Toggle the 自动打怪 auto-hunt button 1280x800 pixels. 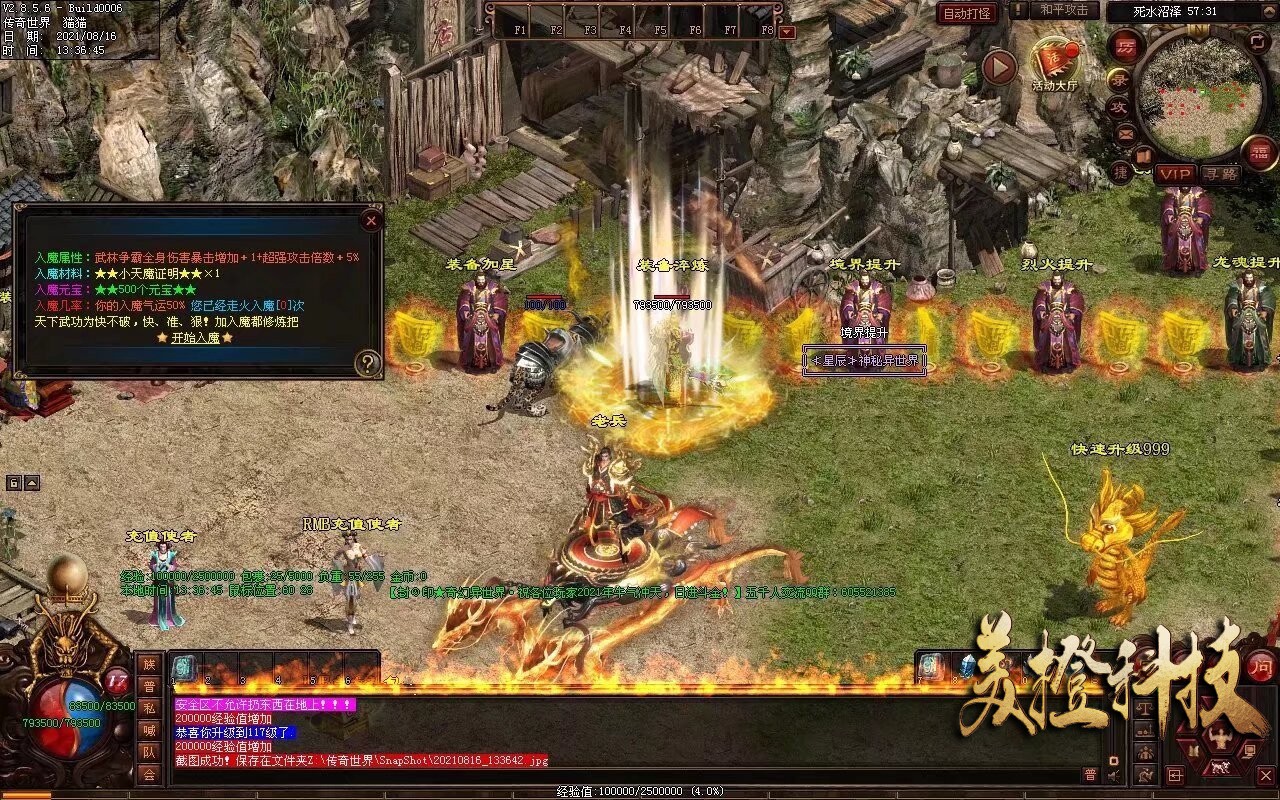(968, 13)
